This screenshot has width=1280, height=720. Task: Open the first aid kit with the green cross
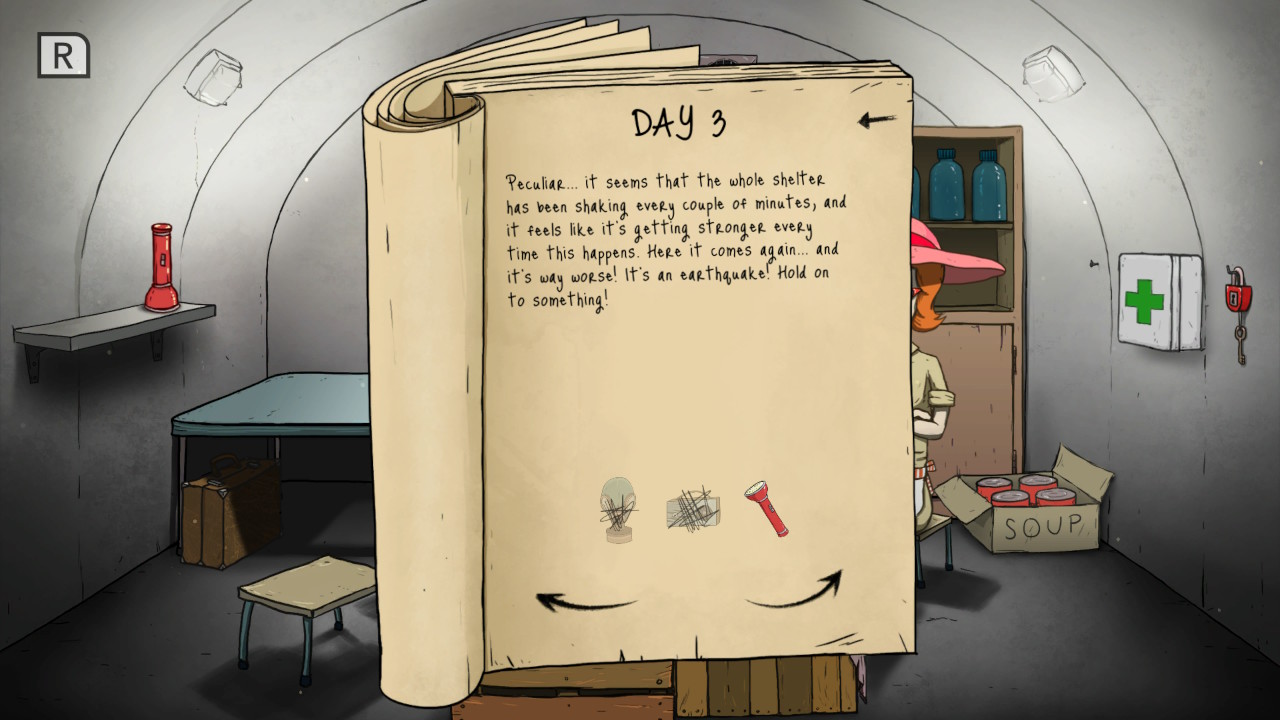point(1160,300)
